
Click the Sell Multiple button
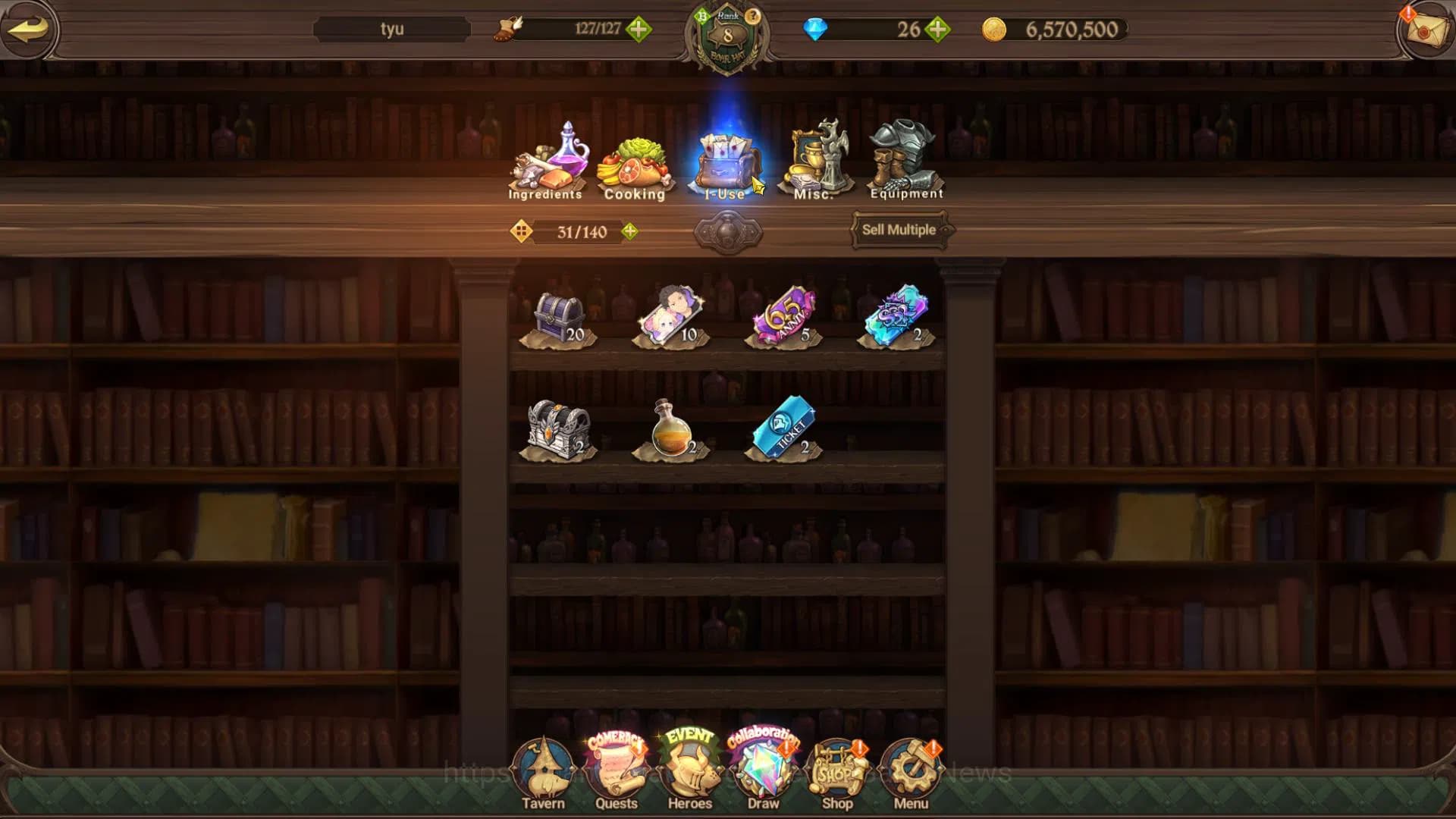tap(899, 230)
